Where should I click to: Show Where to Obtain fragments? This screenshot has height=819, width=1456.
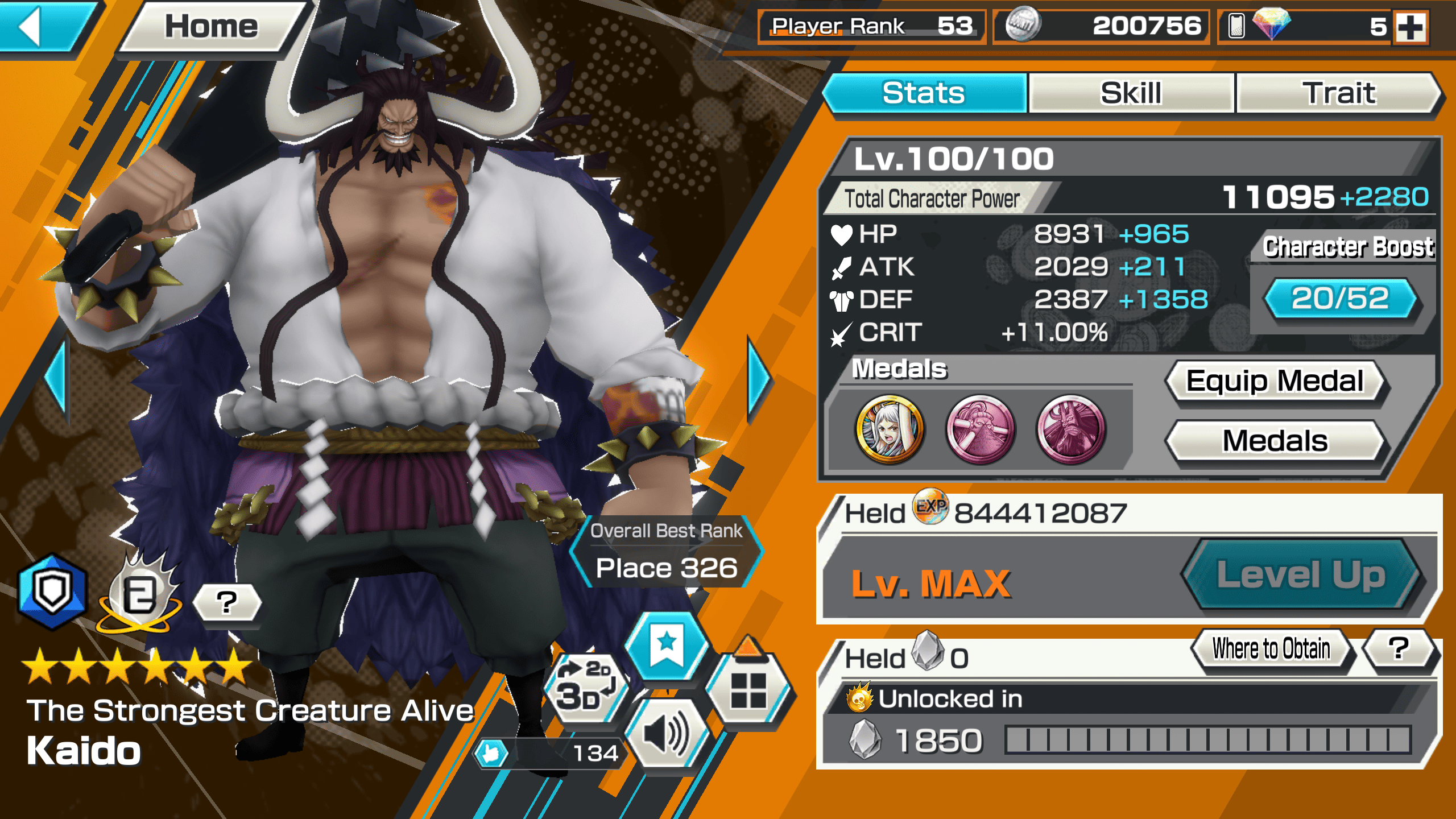pos(1271,649)
